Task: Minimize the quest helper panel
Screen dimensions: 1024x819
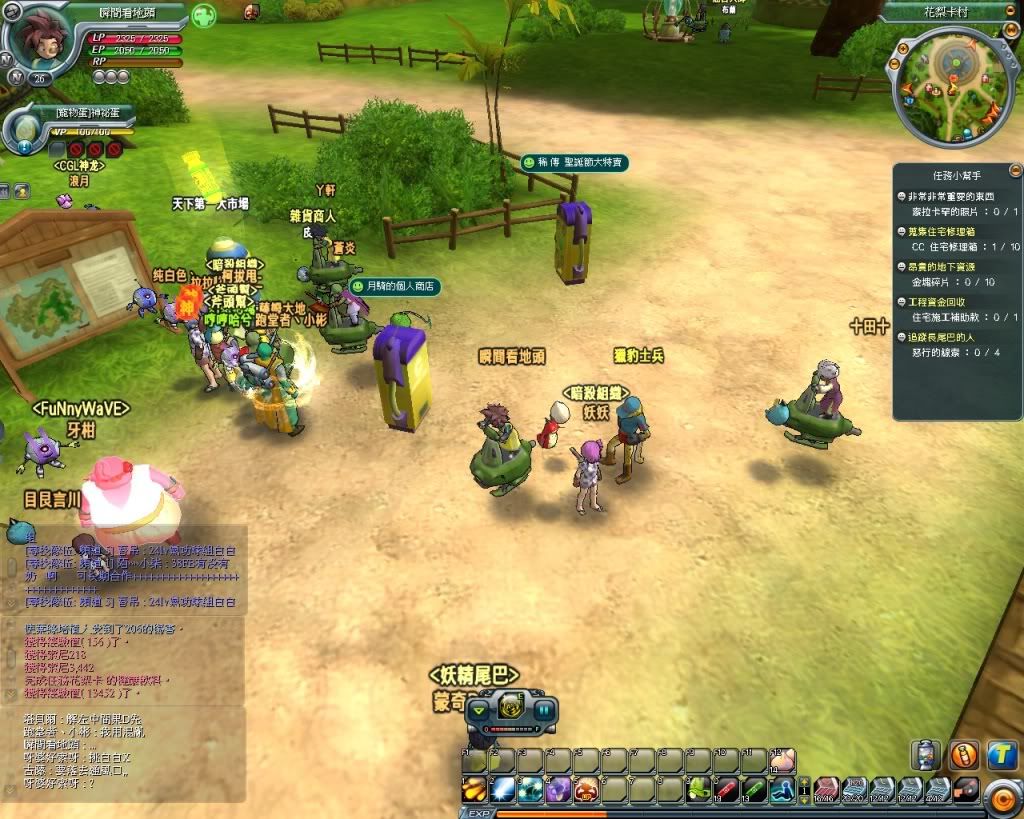Action: click(x=1016, y=170)
